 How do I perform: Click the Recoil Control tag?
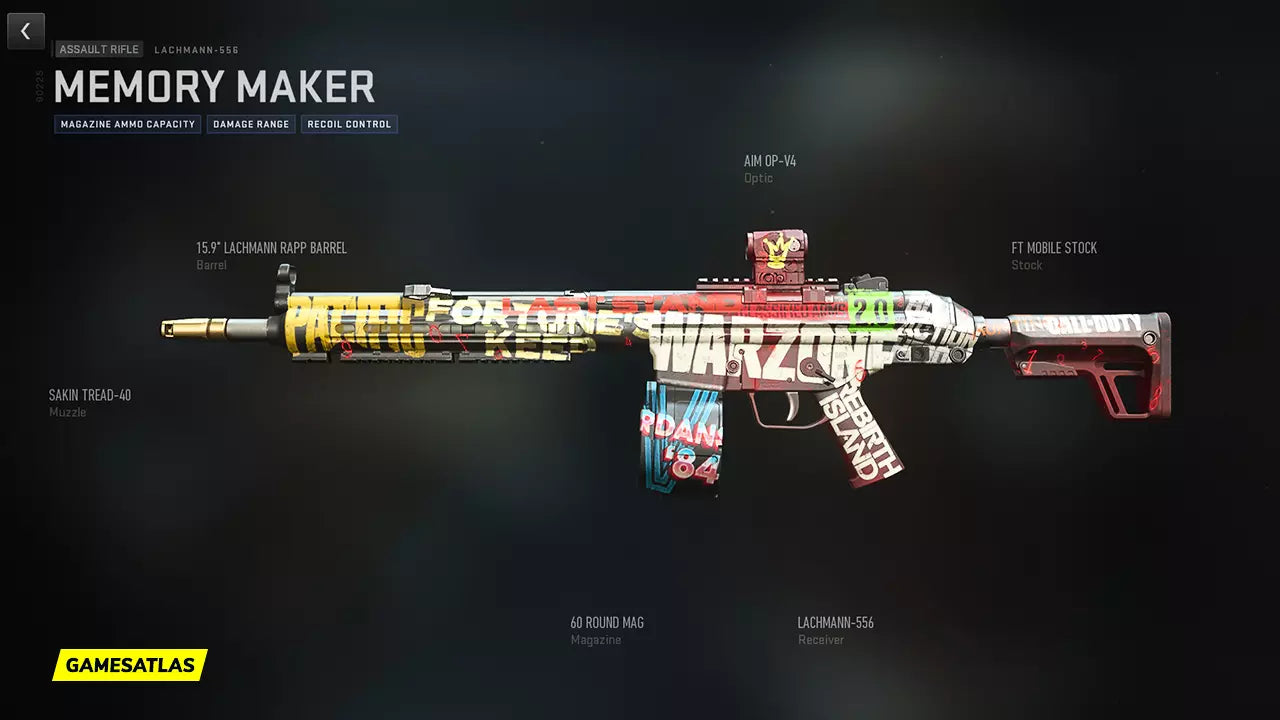[x=349, y=125]
